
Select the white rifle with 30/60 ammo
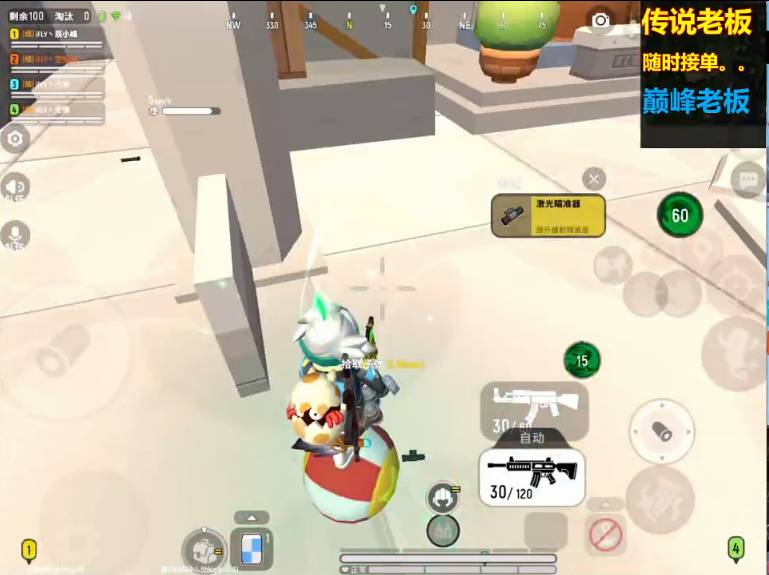pyautogui.click(x=534, y=409)
